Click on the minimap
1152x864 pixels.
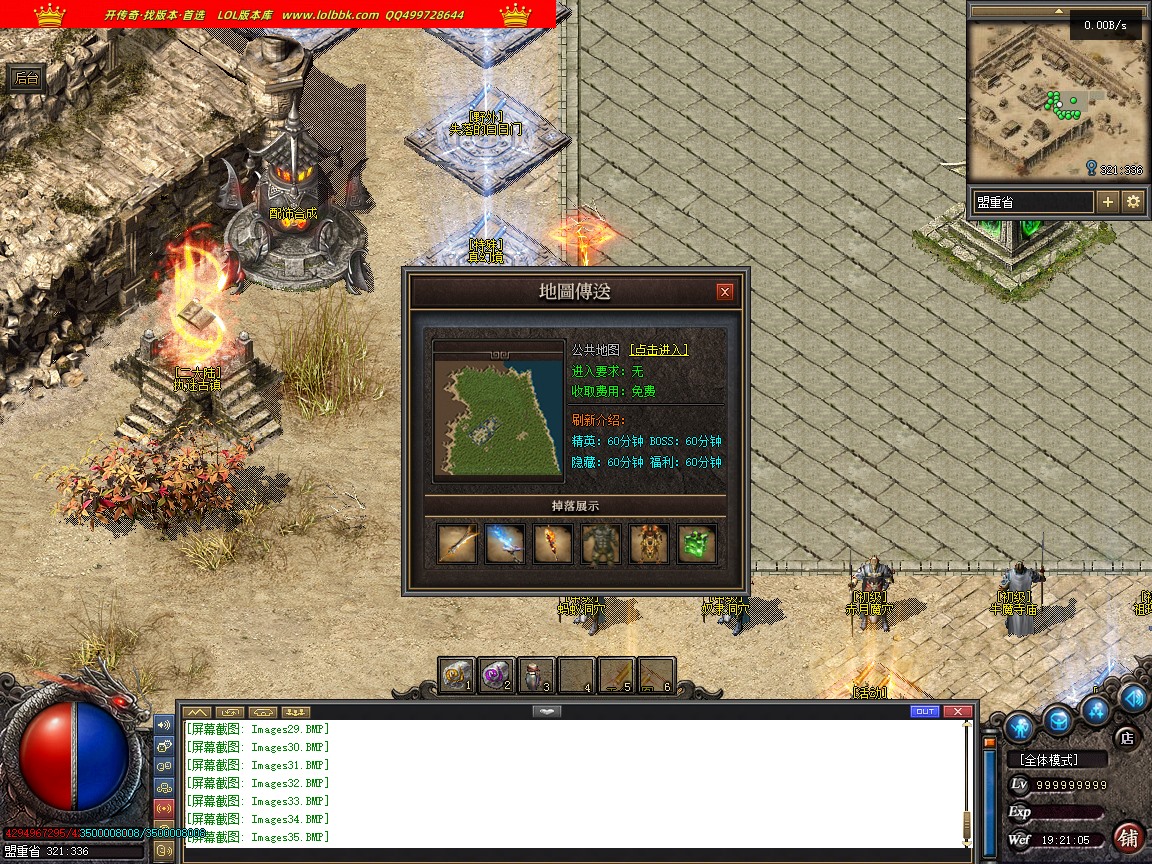[1057, 100]
